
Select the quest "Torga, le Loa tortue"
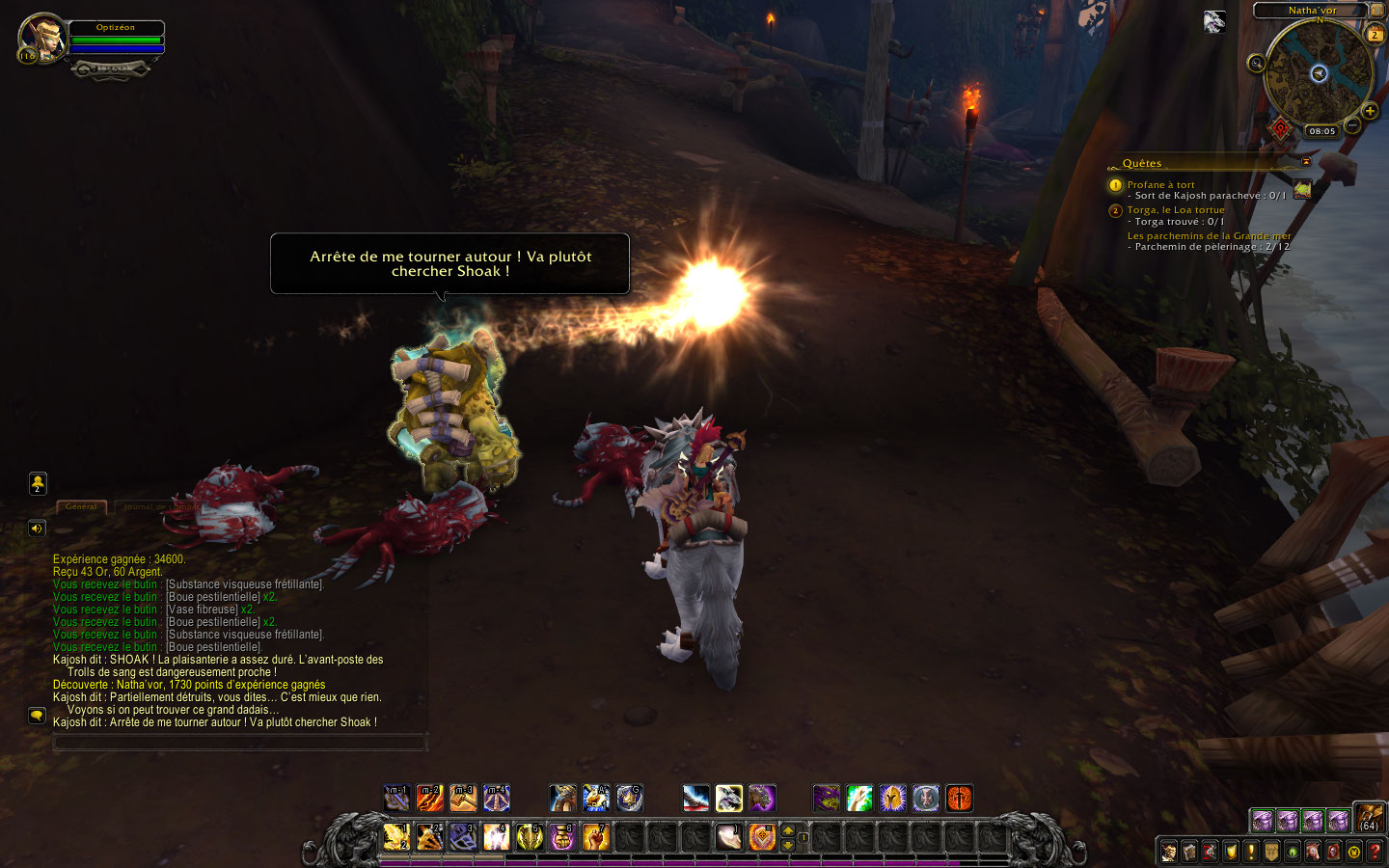pos(1176,209)
